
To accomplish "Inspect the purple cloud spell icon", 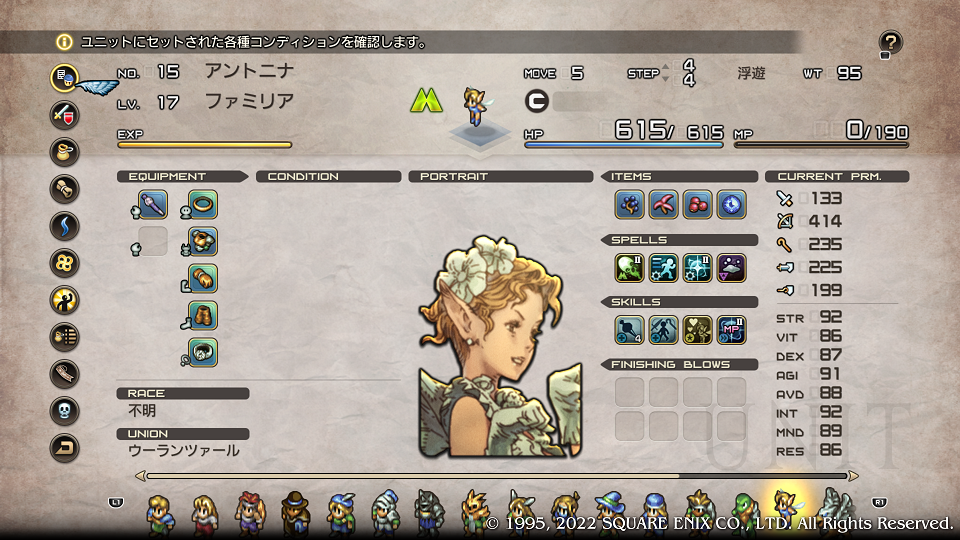I will [x=731, y=268].
